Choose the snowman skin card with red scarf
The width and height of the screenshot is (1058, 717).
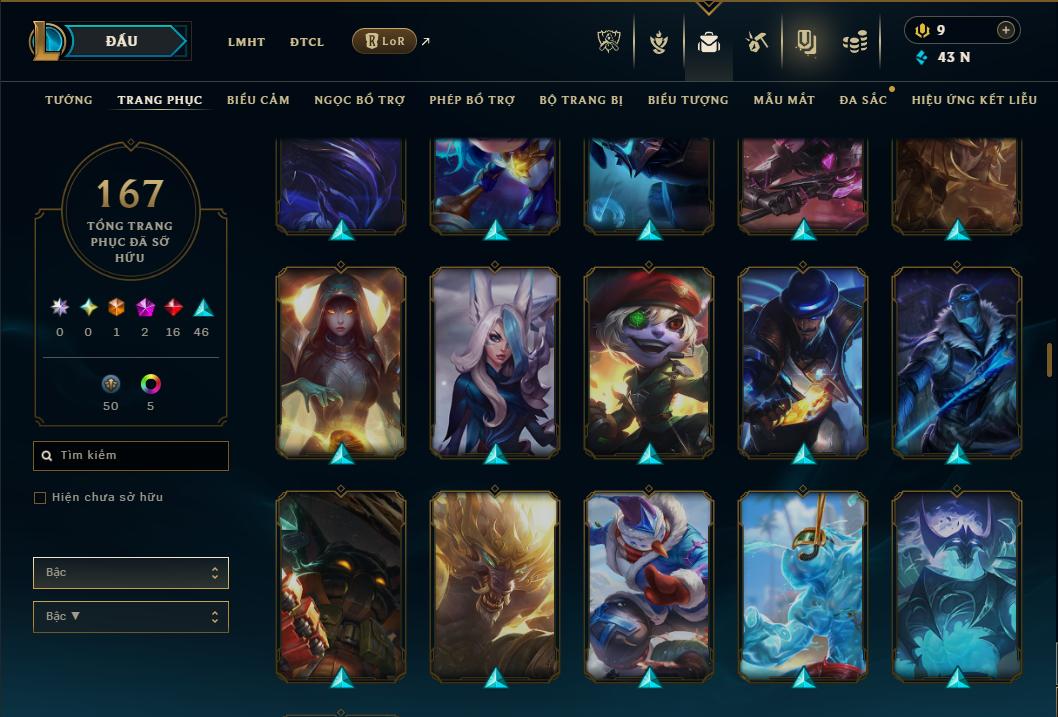(649, 585)
